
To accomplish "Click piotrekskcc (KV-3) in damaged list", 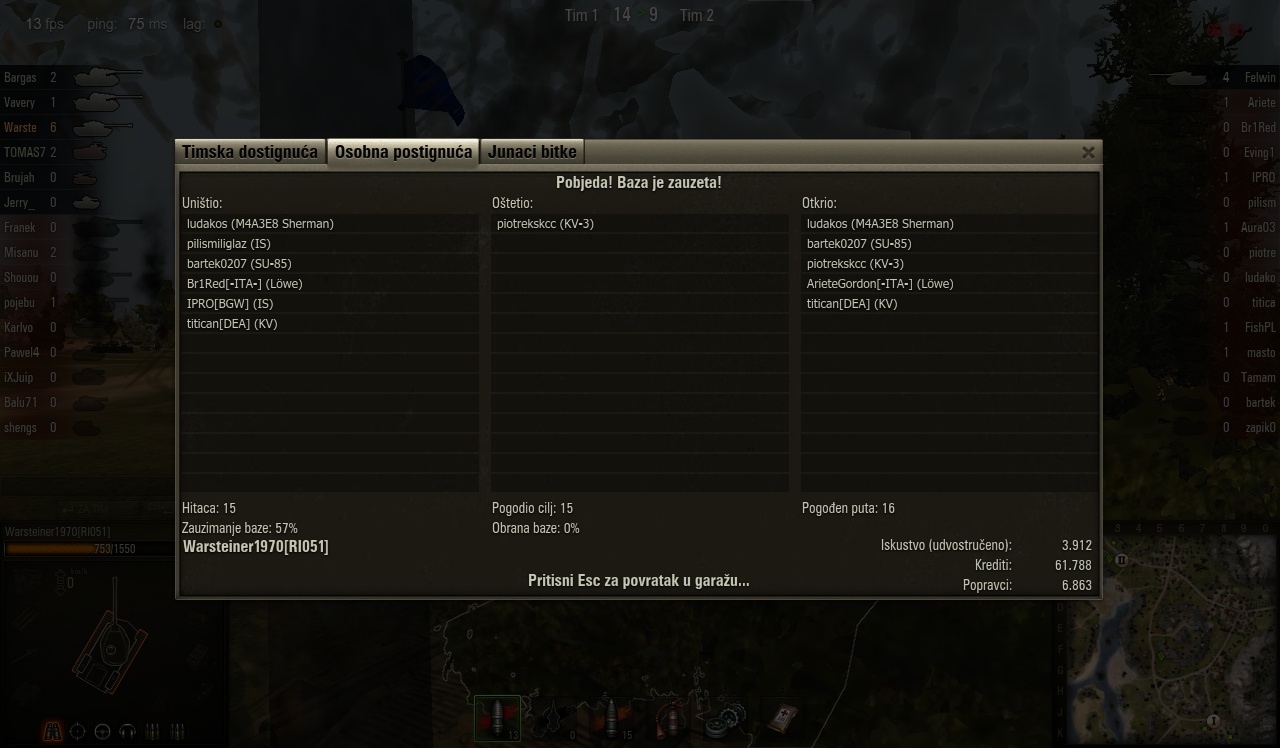I will pyautogui.click(x=545, y=224).
